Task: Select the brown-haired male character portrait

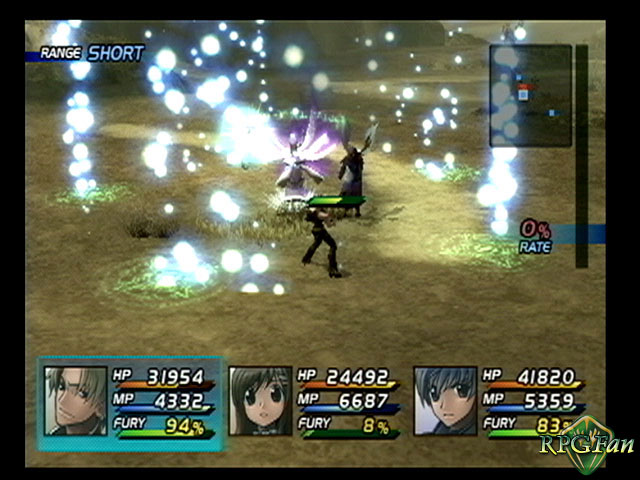Action: [x=75, y=400]
